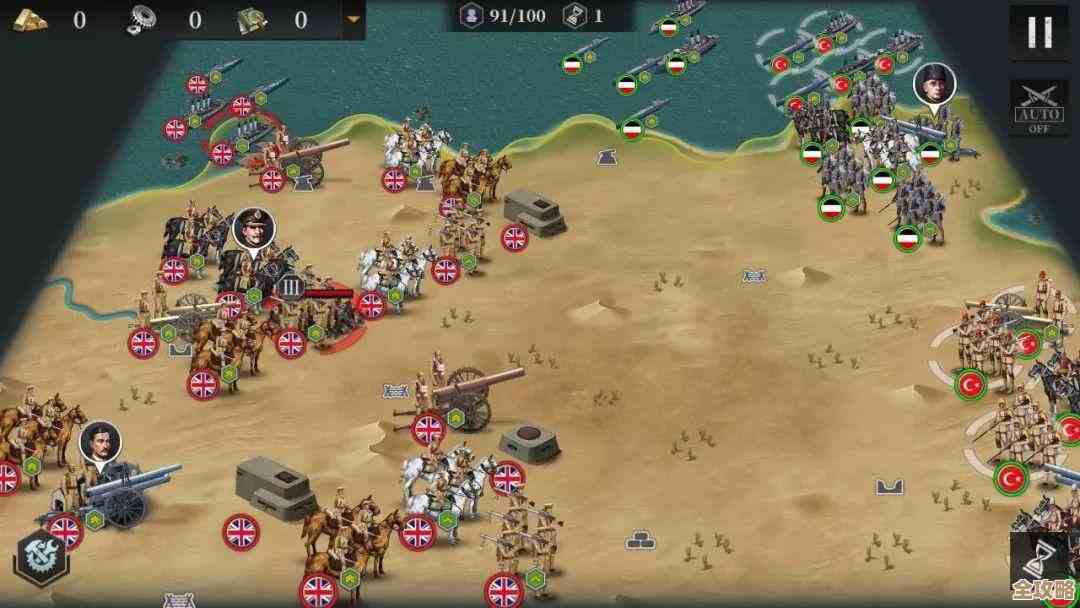Open the gear and wrench hexagon menu

click(41, 558)
